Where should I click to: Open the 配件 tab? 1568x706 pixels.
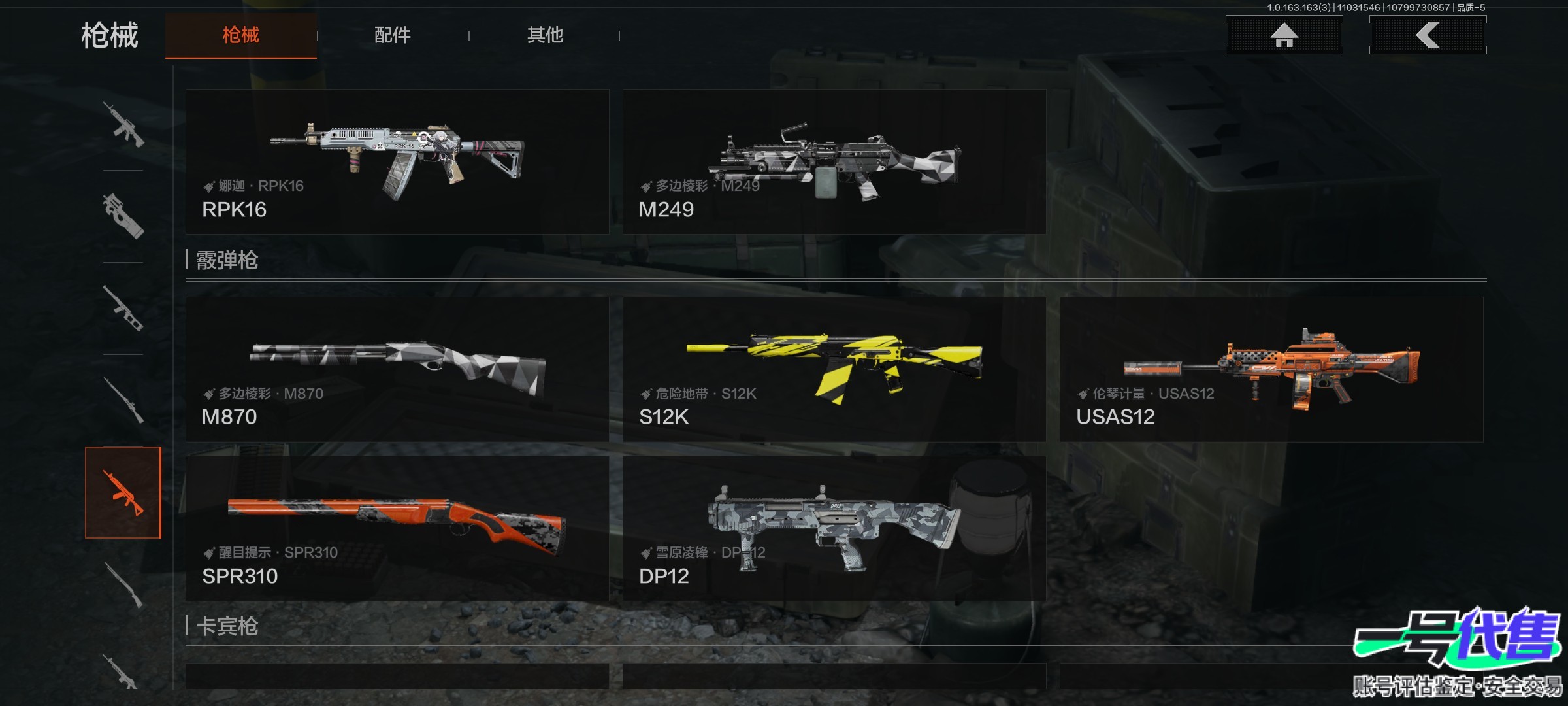click(x=393, y=35)
